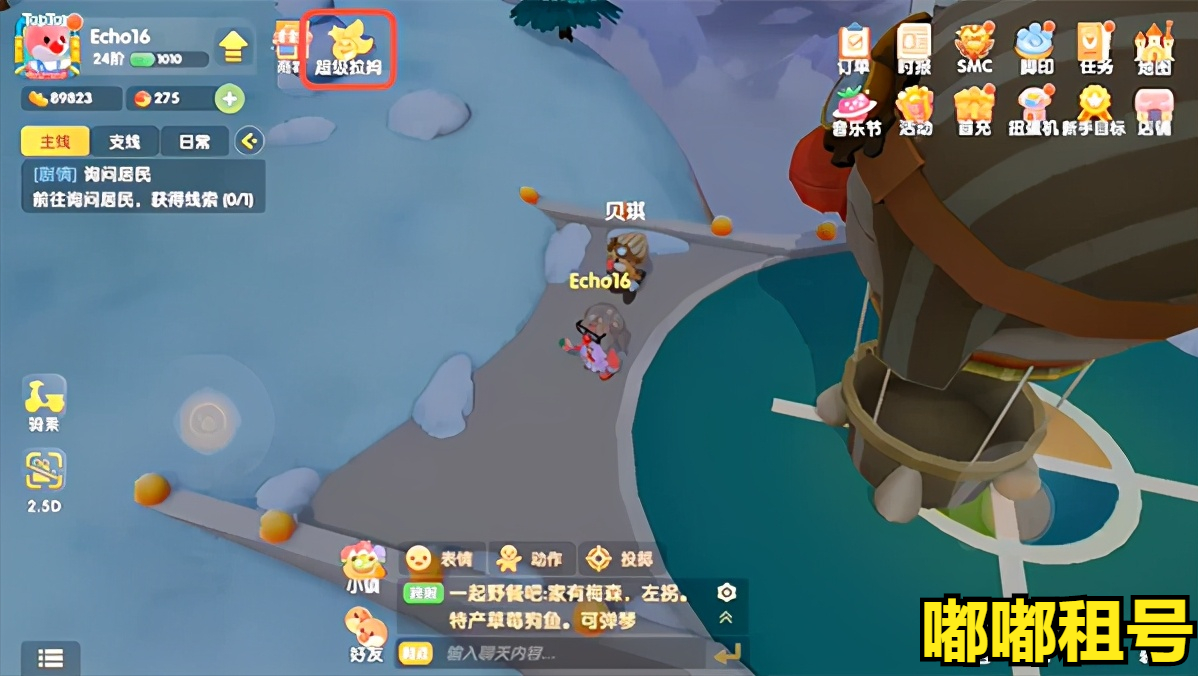Open the 好友 friends list
The height and width of the screenshot is (676, 1198).
(366, 635)
